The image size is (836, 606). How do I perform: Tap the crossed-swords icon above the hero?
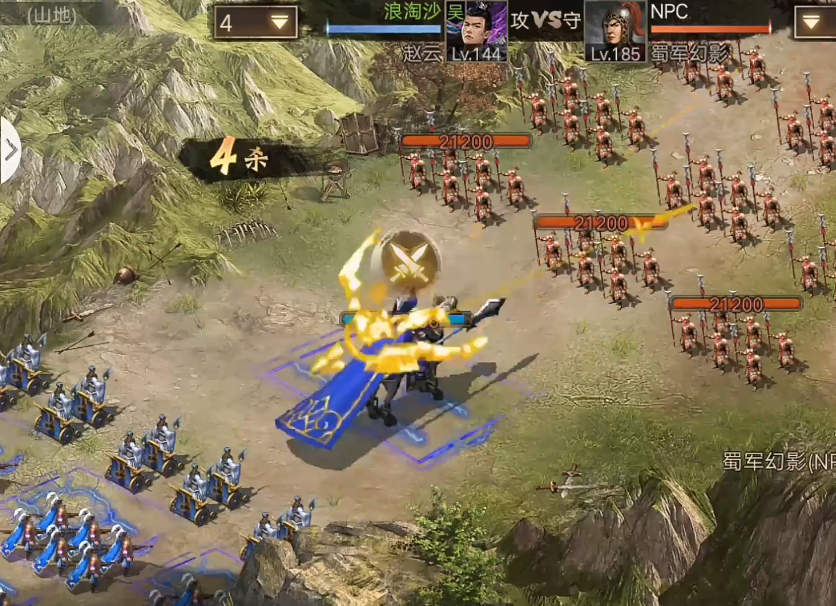click(x=410, y=260)
